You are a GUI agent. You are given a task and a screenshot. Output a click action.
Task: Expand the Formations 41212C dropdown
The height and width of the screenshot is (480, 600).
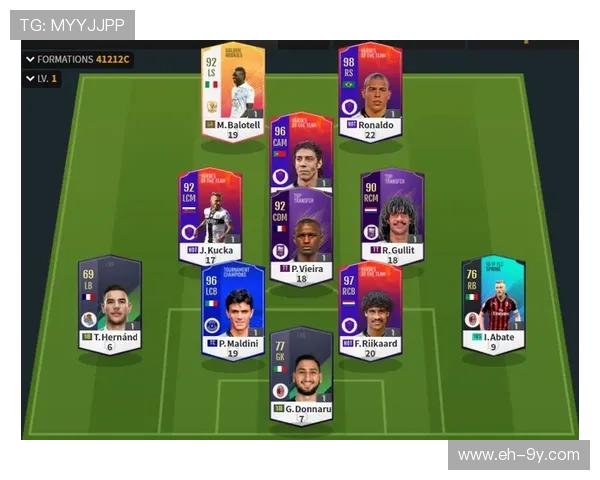pos(77,59)
